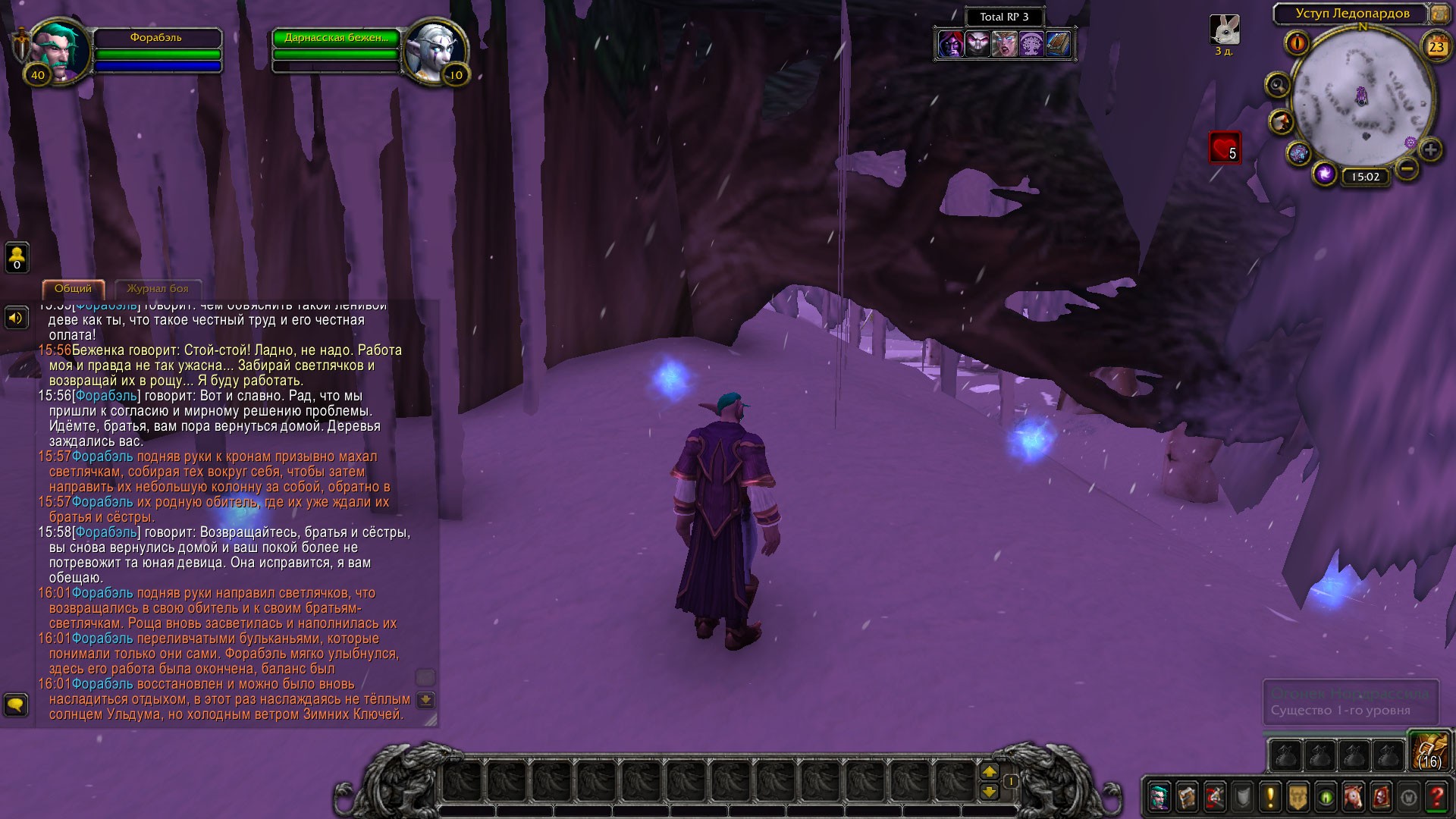Open the calendar button showing 23
Screen dimensions: 1456x819
pos(1436,47)
